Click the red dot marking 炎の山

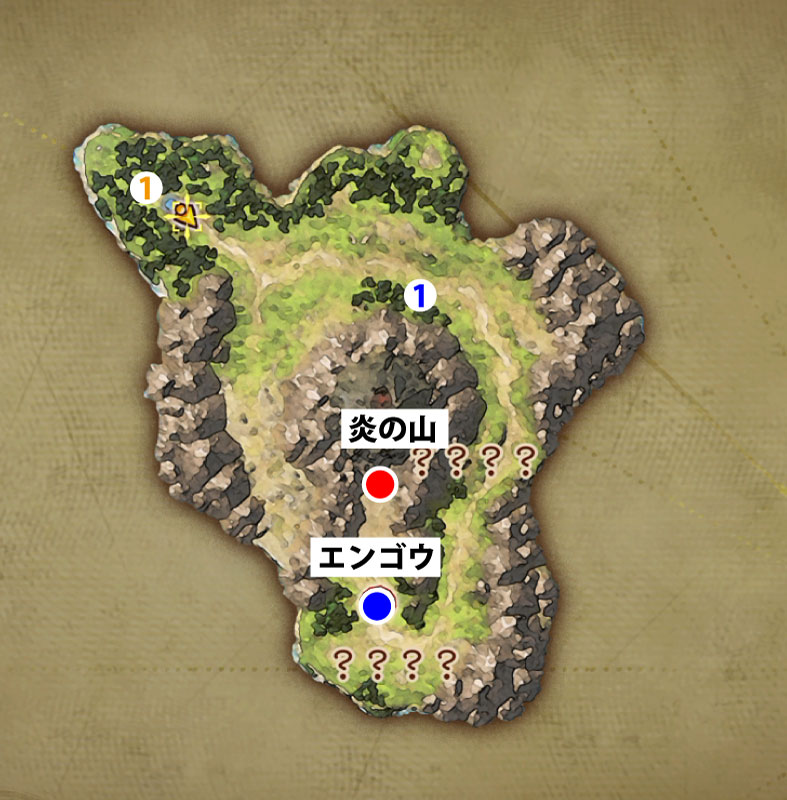pyautogui.click(x=379, y=484)
